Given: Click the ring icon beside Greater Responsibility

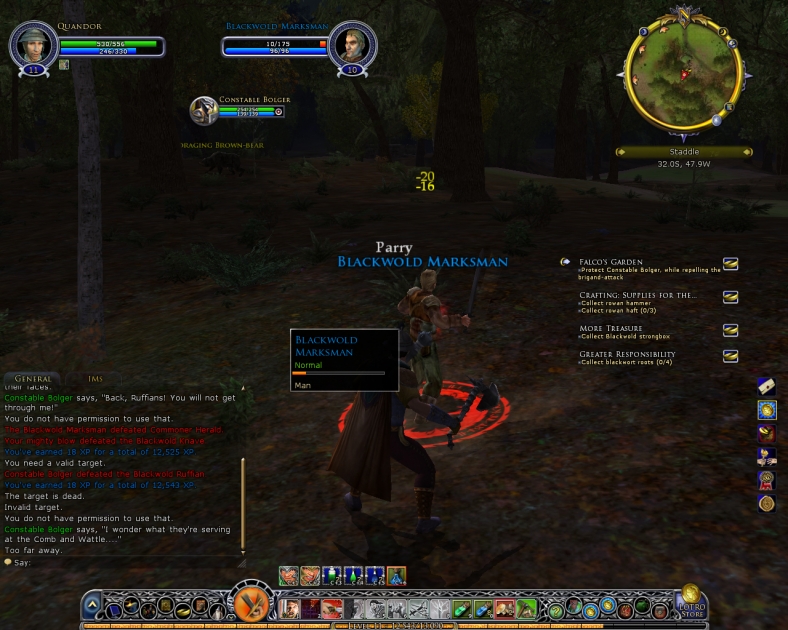Looking at the screenshot, I should pyautogui.click(x=731, y=355).
